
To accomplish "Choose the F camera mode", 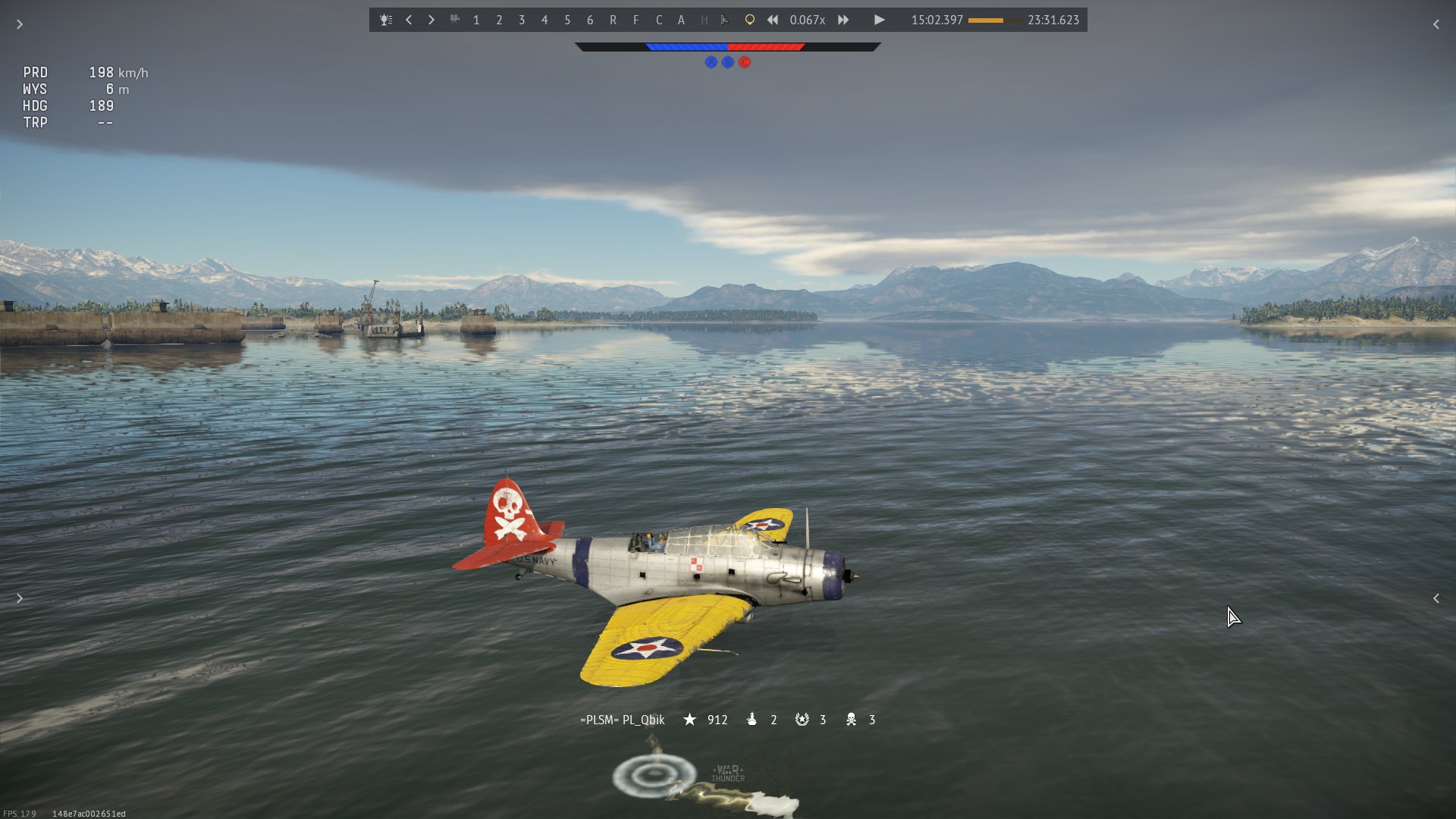I will (635, 20).
